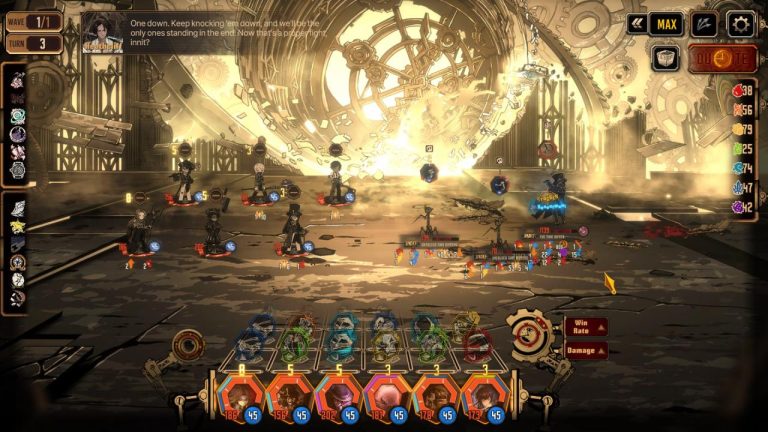Image resolution: width=768 pixels, height=432 pixels.
Task: Open the settings gear menu
Action: (x=741, y=24)
